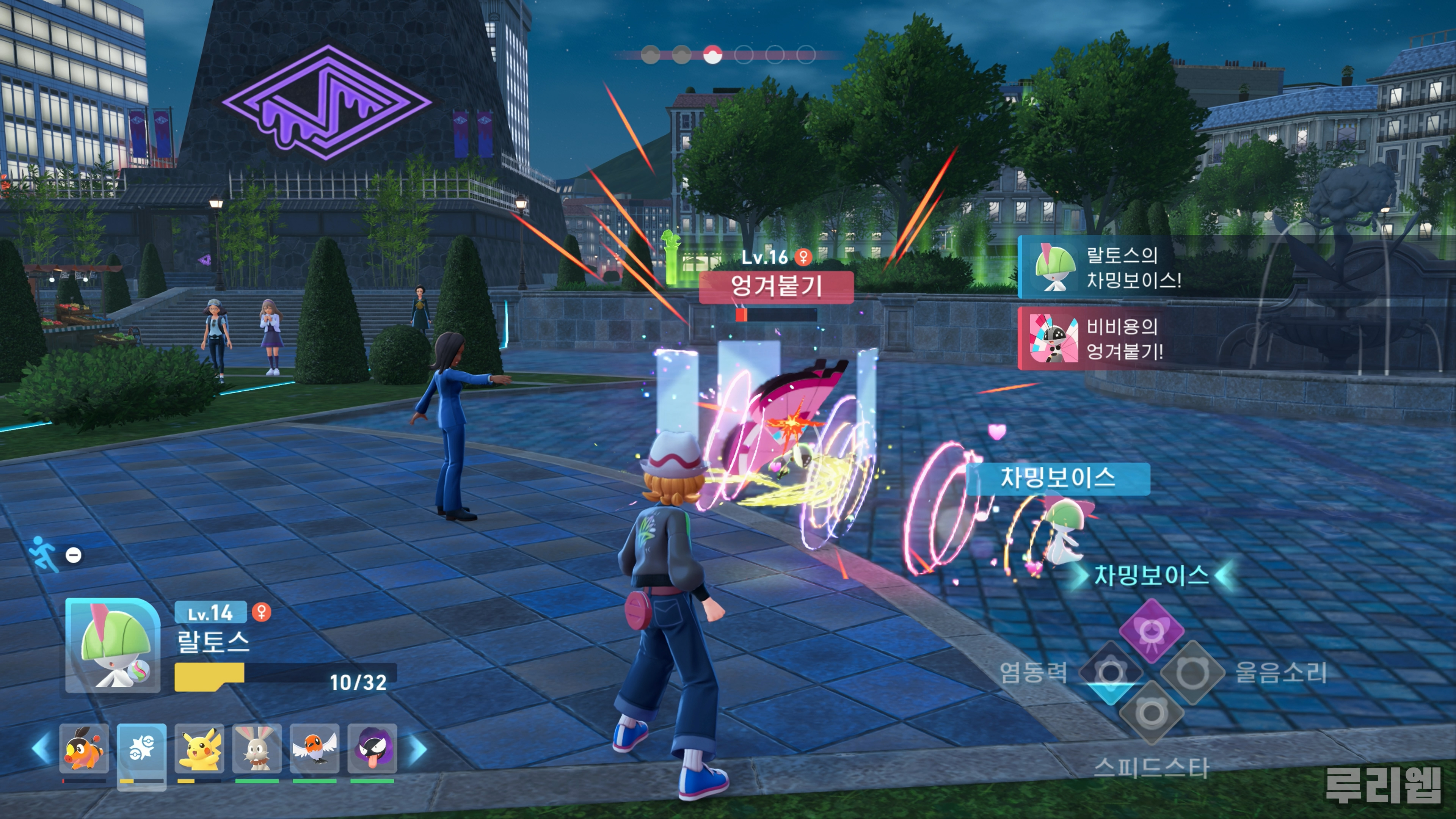Use the 스피드스타 move icon
The width and height of the screenshot is (1456, 819).
tap(1152, 713)
